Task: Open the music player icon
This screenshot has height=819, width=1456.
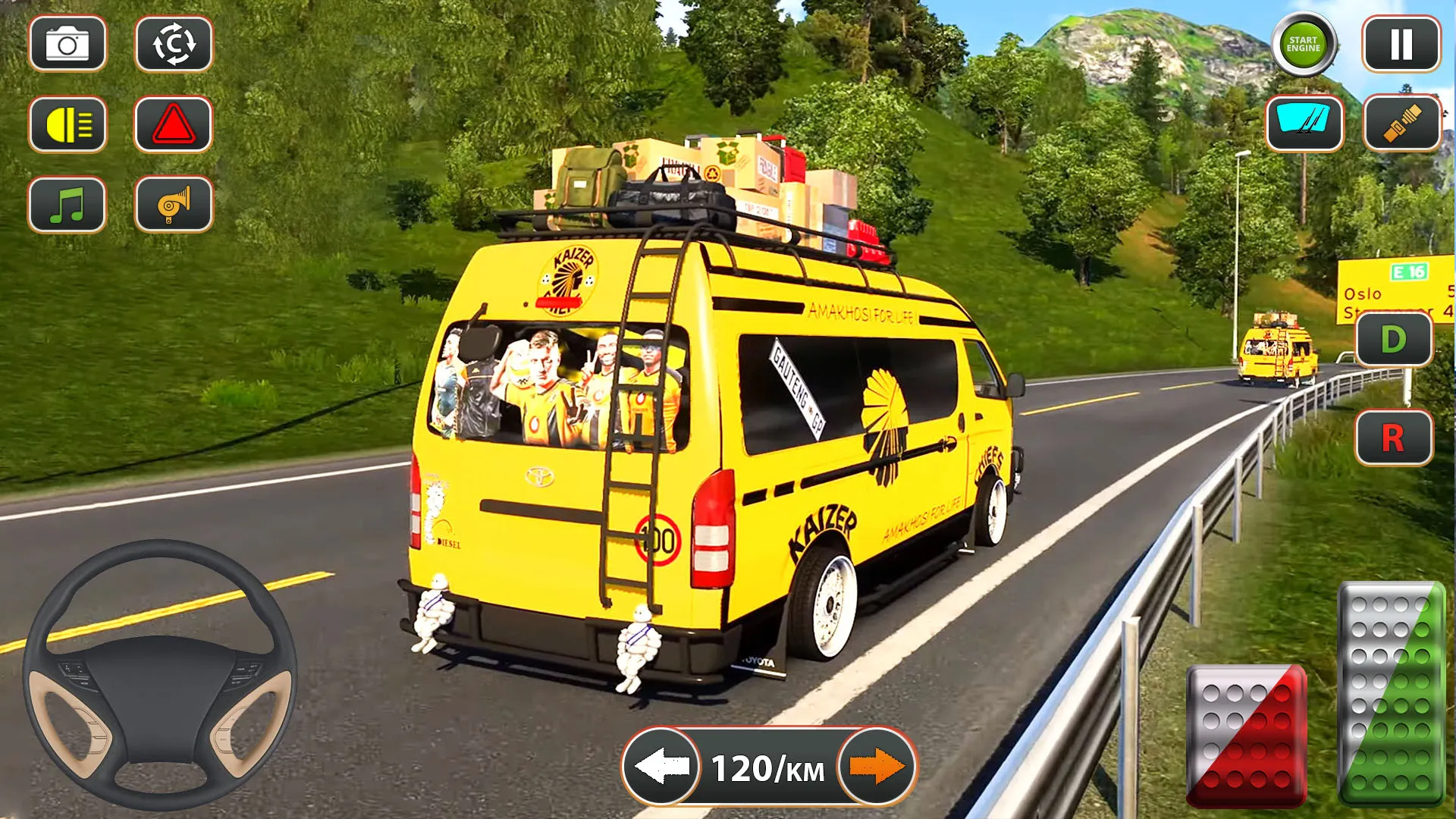Action: 67,206
